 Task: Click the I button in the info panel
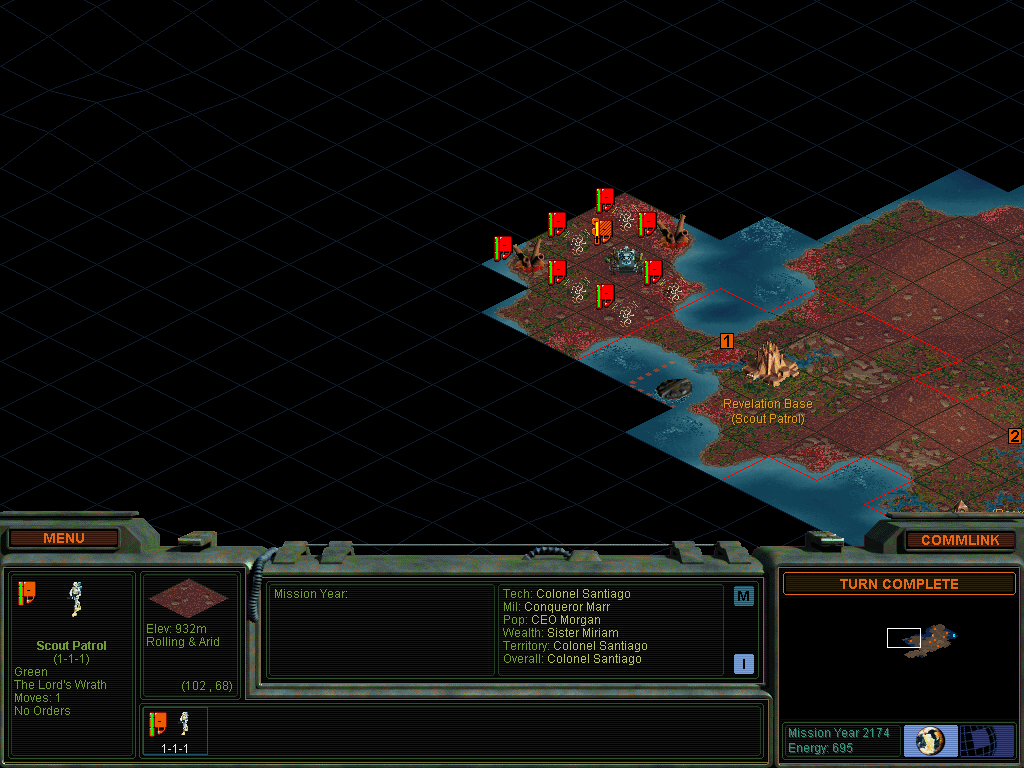(743, 663)
